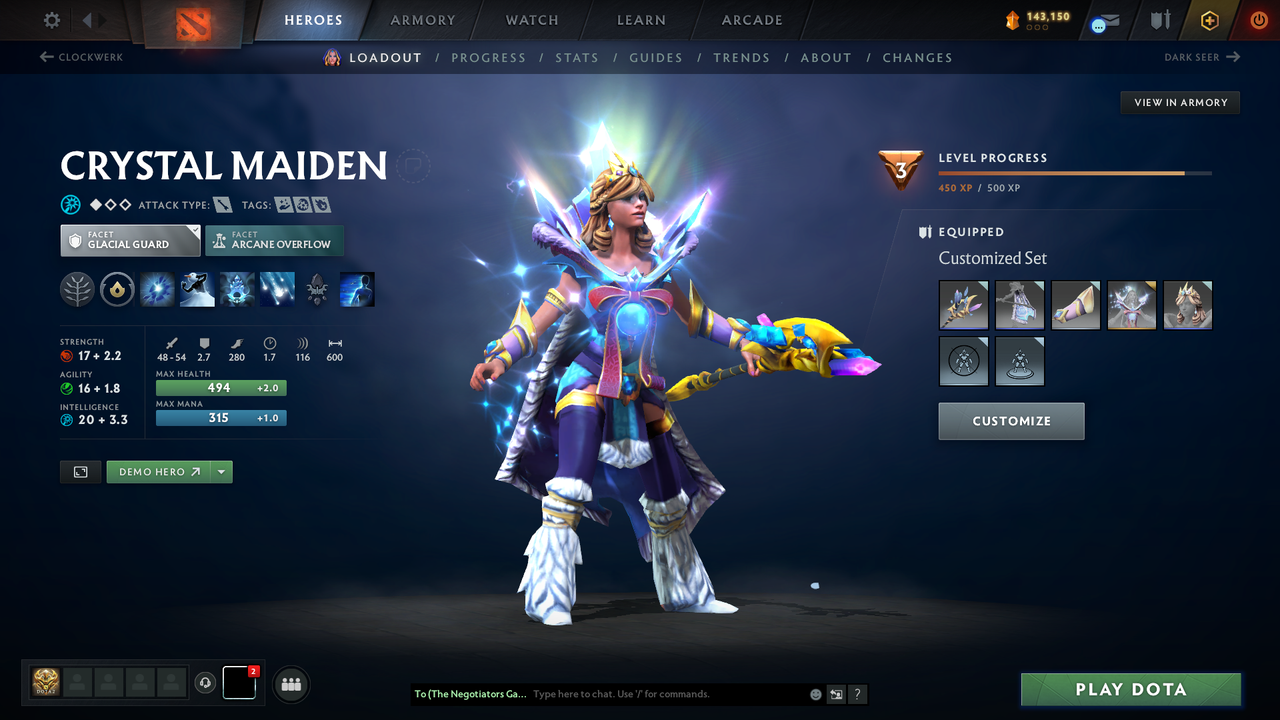Viewport: 1280px width, 720px height.
Task: Switch to the GUIDES tab
Action: coord(656,57)
